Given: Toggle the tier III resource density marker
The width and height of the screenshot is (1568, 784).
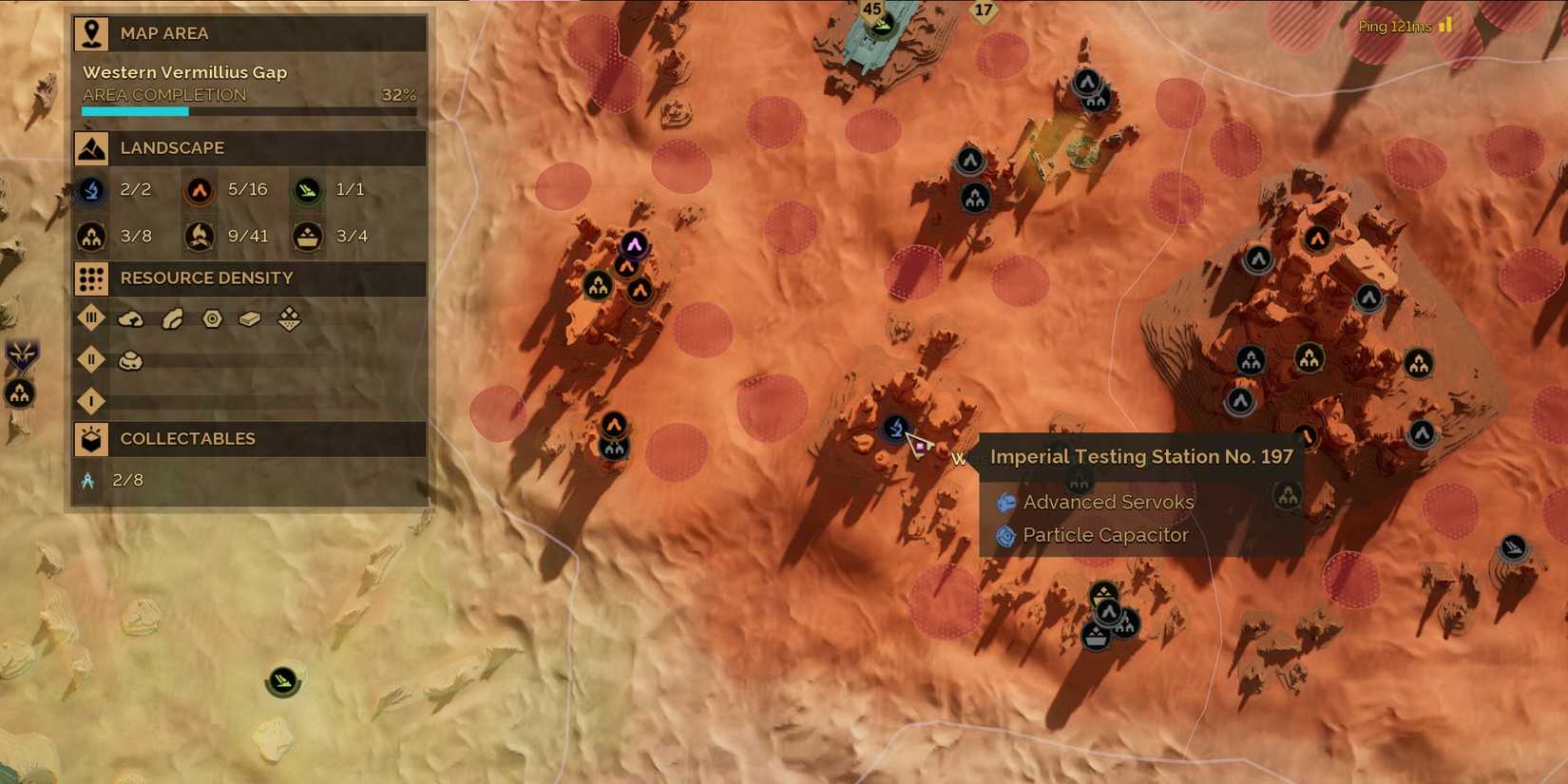Looking at the screenshot, I should point(91,317).
